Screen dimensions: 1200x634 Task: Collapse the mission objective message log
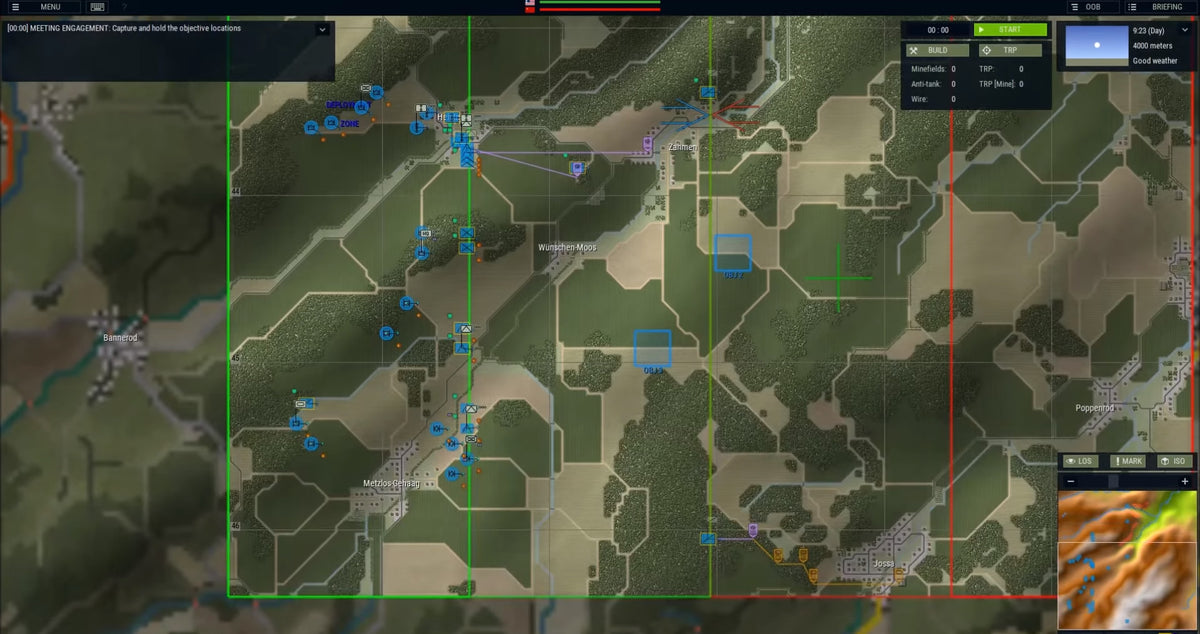tap(321, 29)
